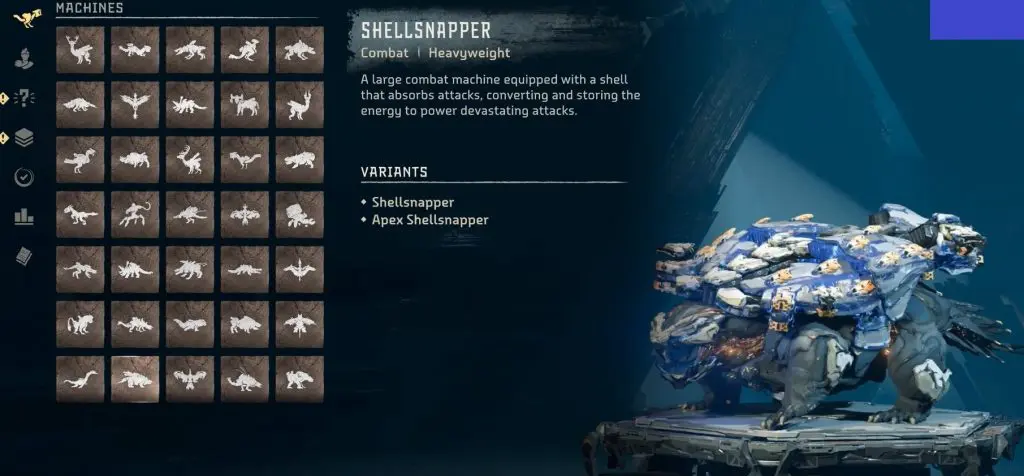The width and height of the screenshot is (1024, 476).
Task: Pick the horned bull machine tile
Action: point(245,104)
